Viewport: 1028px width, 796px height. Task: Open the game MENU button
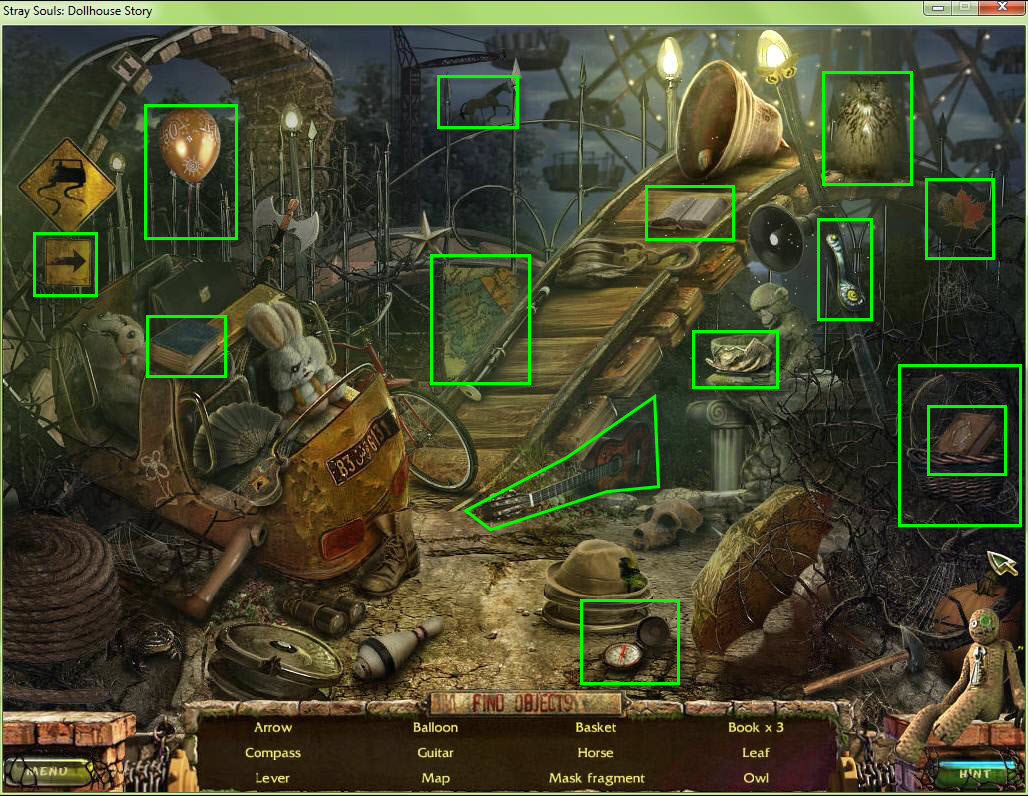(x=47, y=771)
